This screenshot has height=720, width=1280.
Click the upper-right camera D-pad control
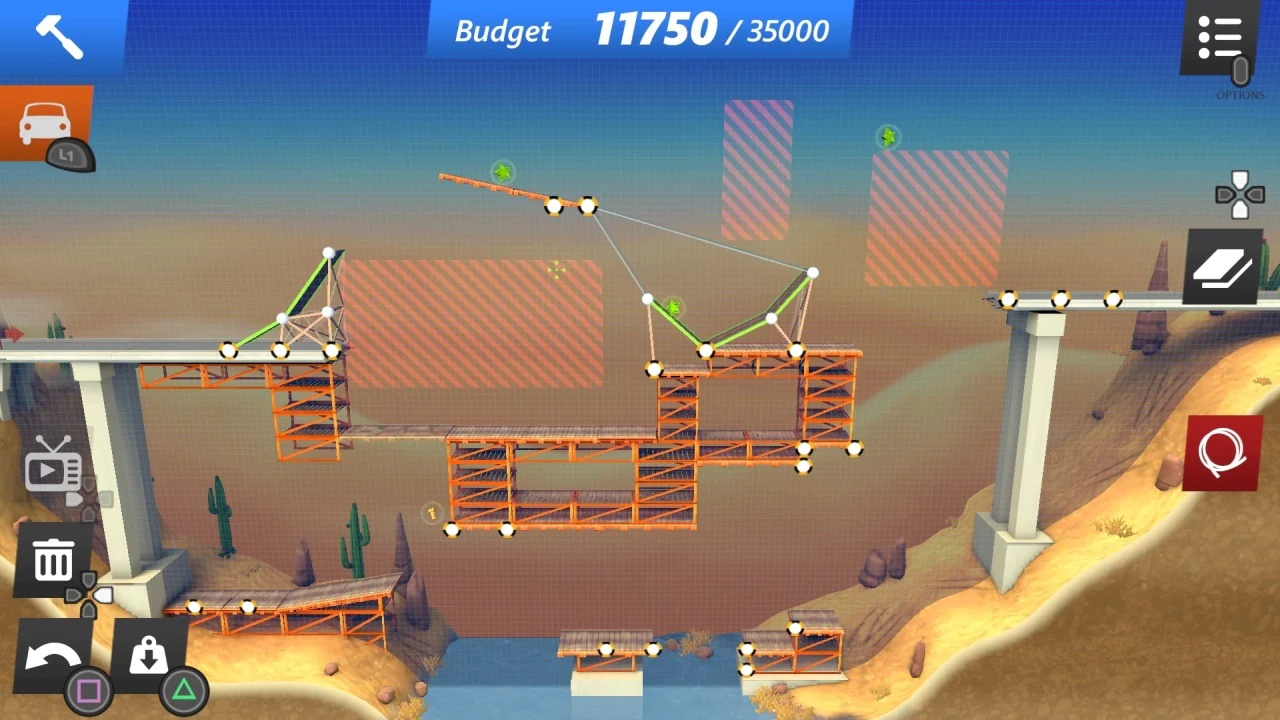(1238, 192)
